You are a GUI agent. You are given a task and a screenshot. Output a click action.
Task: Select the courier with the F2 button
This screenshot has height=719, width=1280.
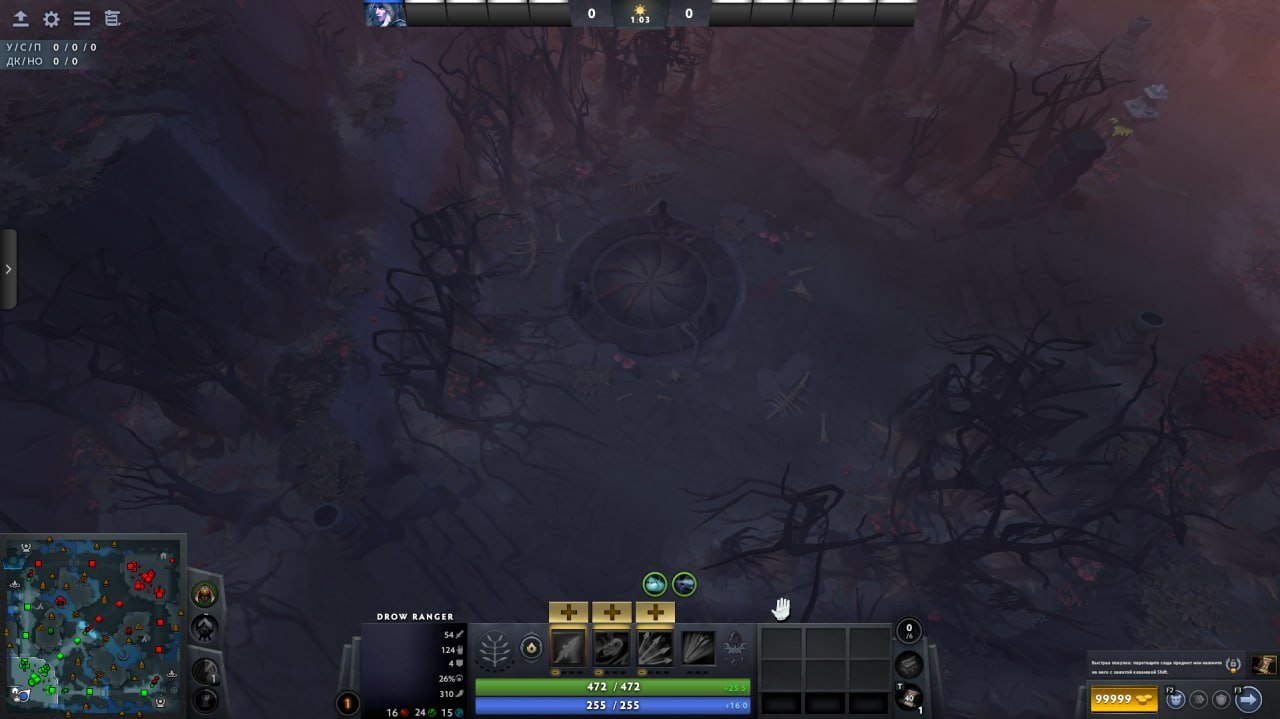tap(1177, 698)
